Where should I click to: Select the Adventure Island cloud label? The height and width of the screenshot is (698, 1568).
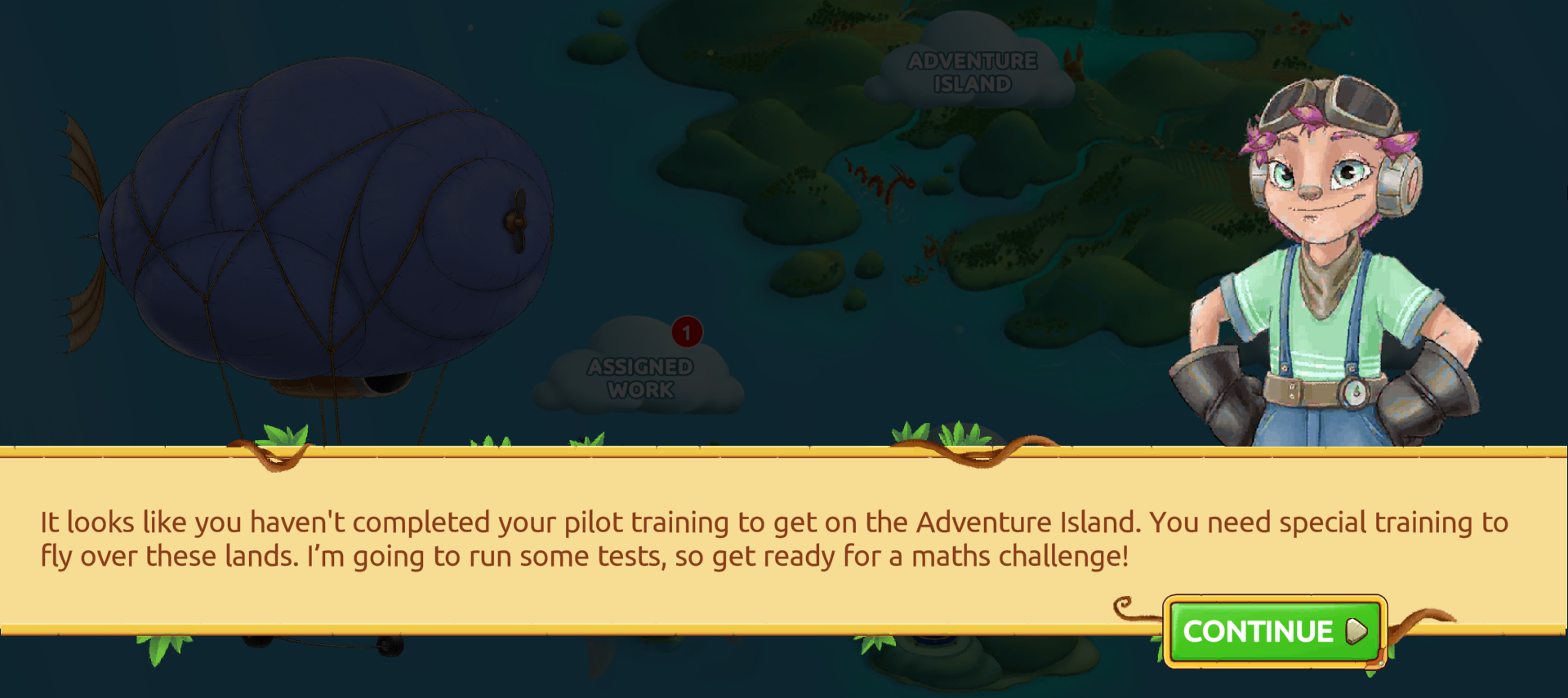point(972,72)
